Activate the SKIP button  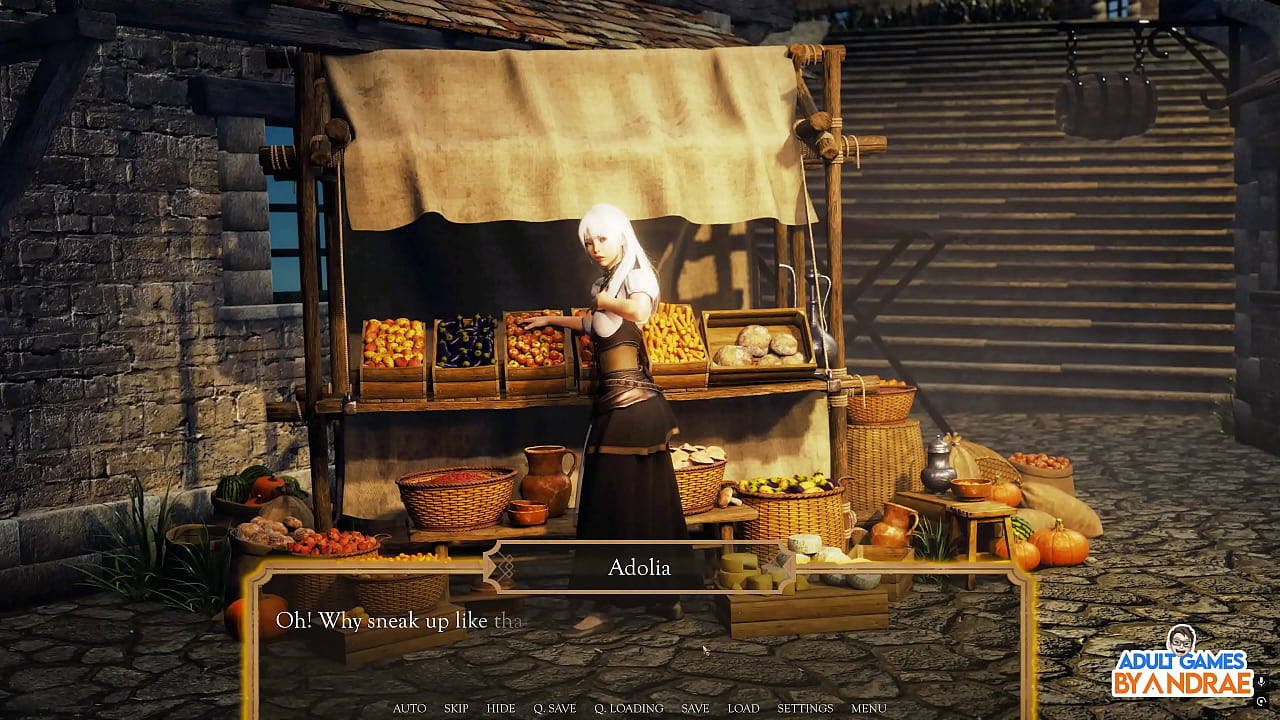tap(456, 708)
